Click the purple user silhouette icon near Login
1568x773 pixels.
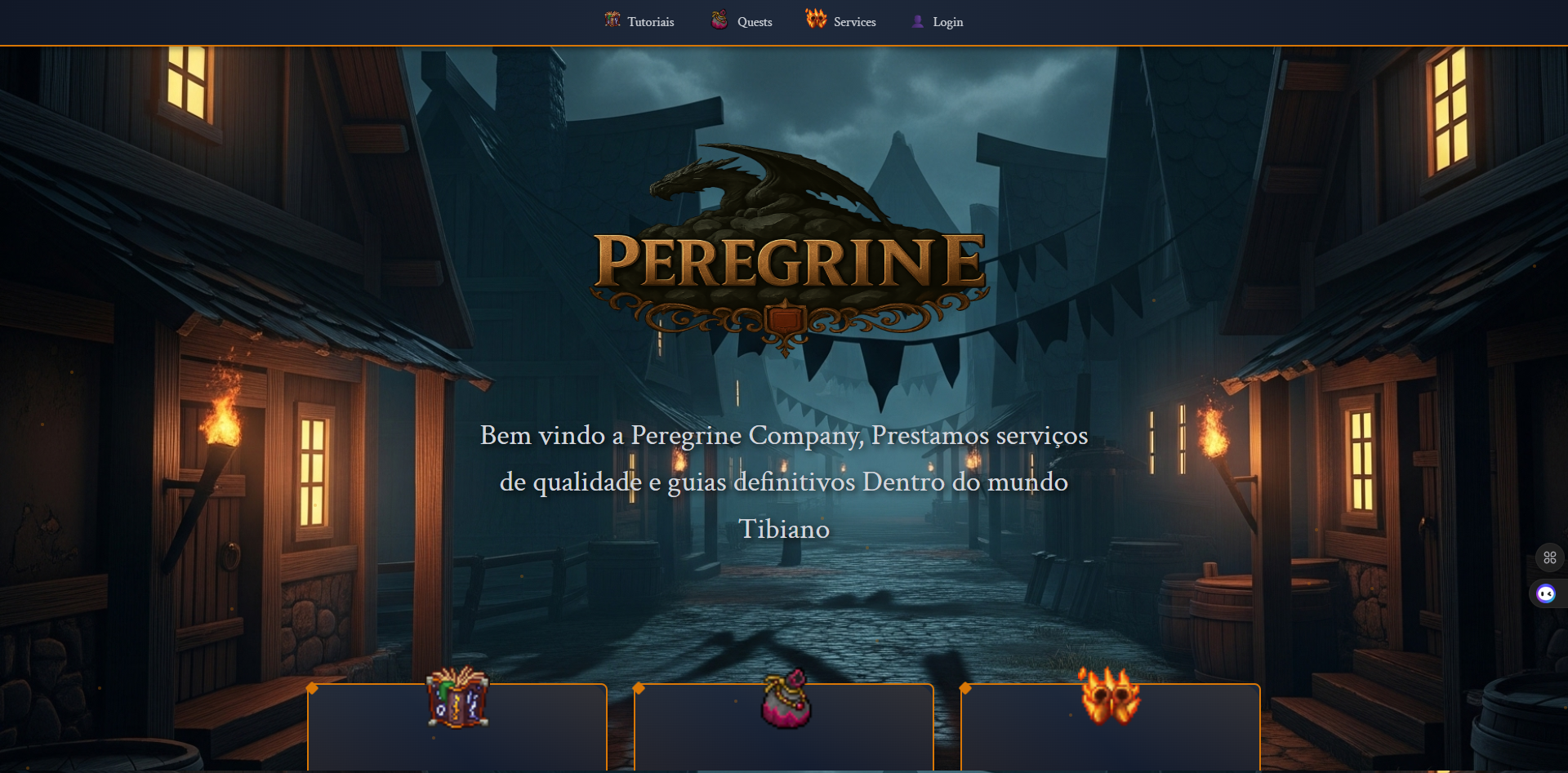click(918, 20)
